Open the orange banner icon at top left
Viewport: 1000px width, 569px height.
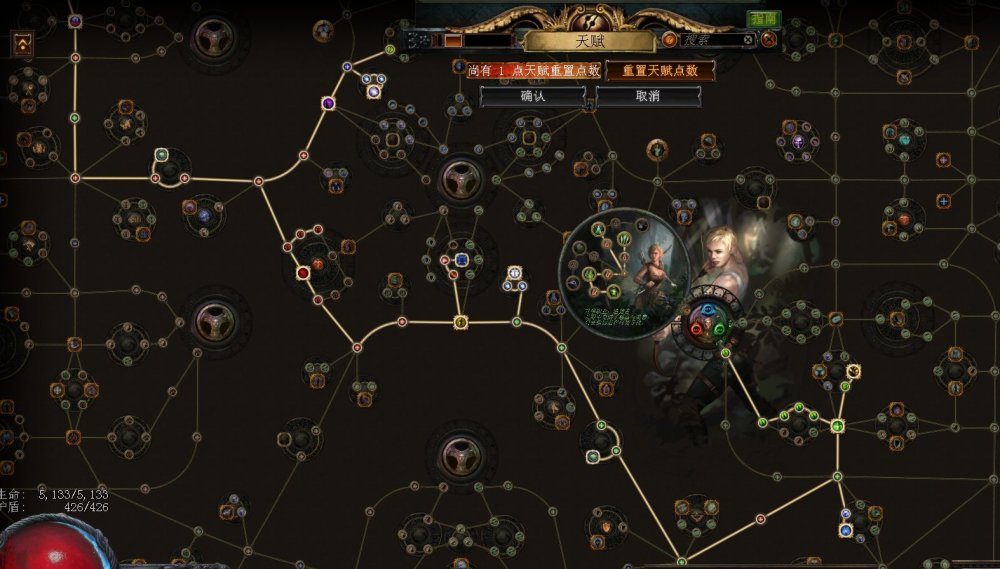click(20, 42)
